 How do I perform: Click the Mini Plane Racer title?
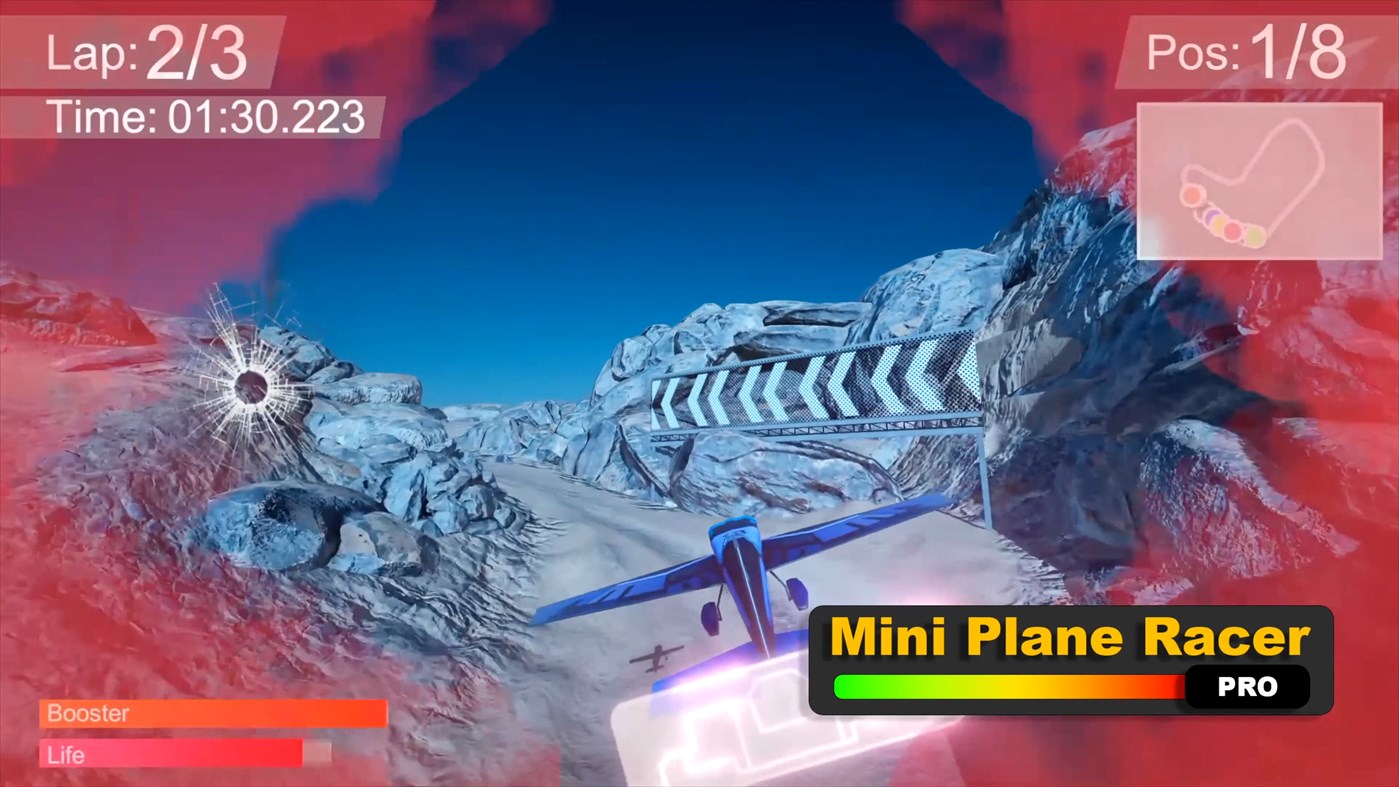[x=1070, y=636]
